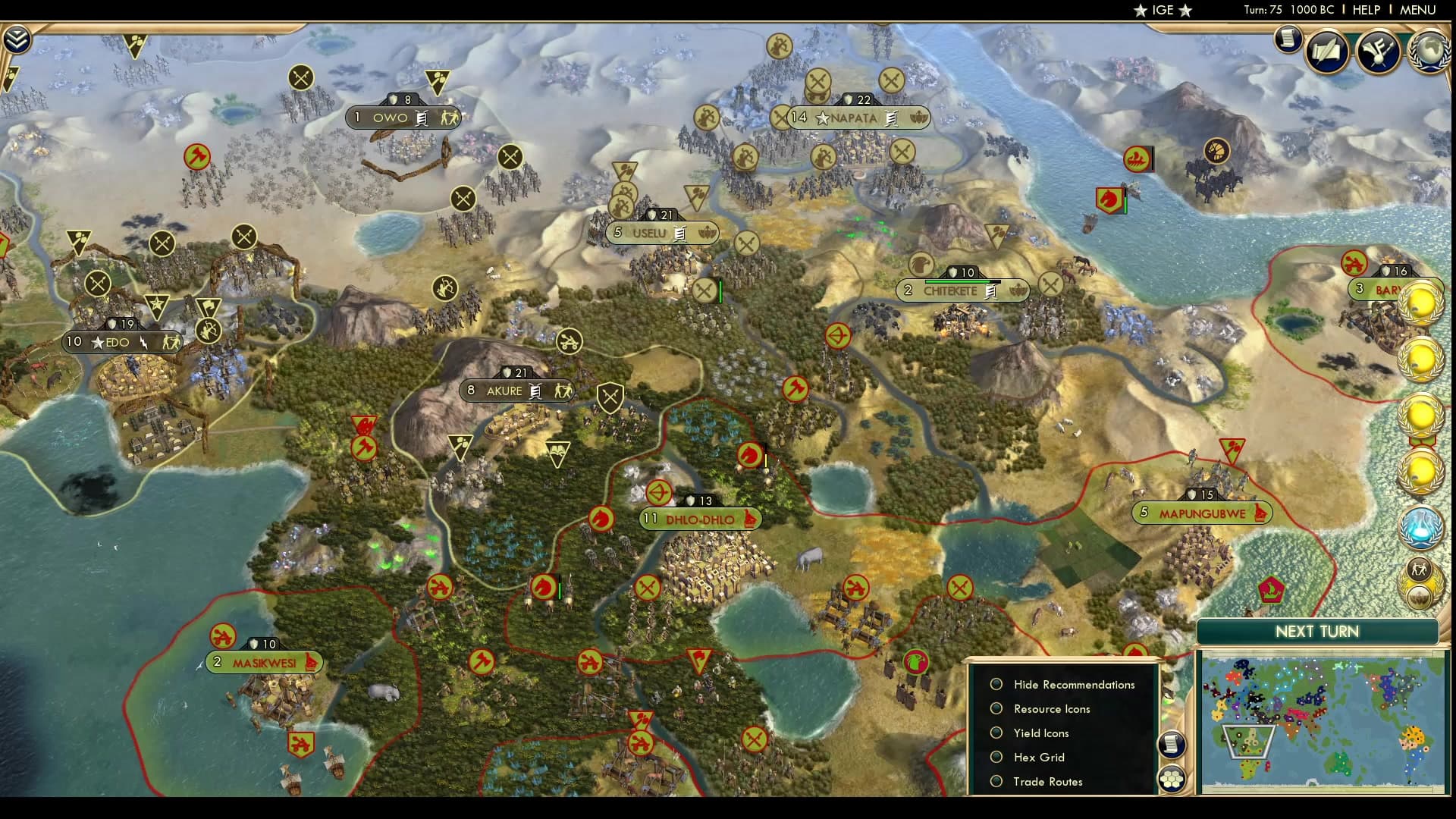Viewport: 1456px width, 819px height.
Task: Click the red galley ship icon near the coast
Action: [x=1137, y=158]
